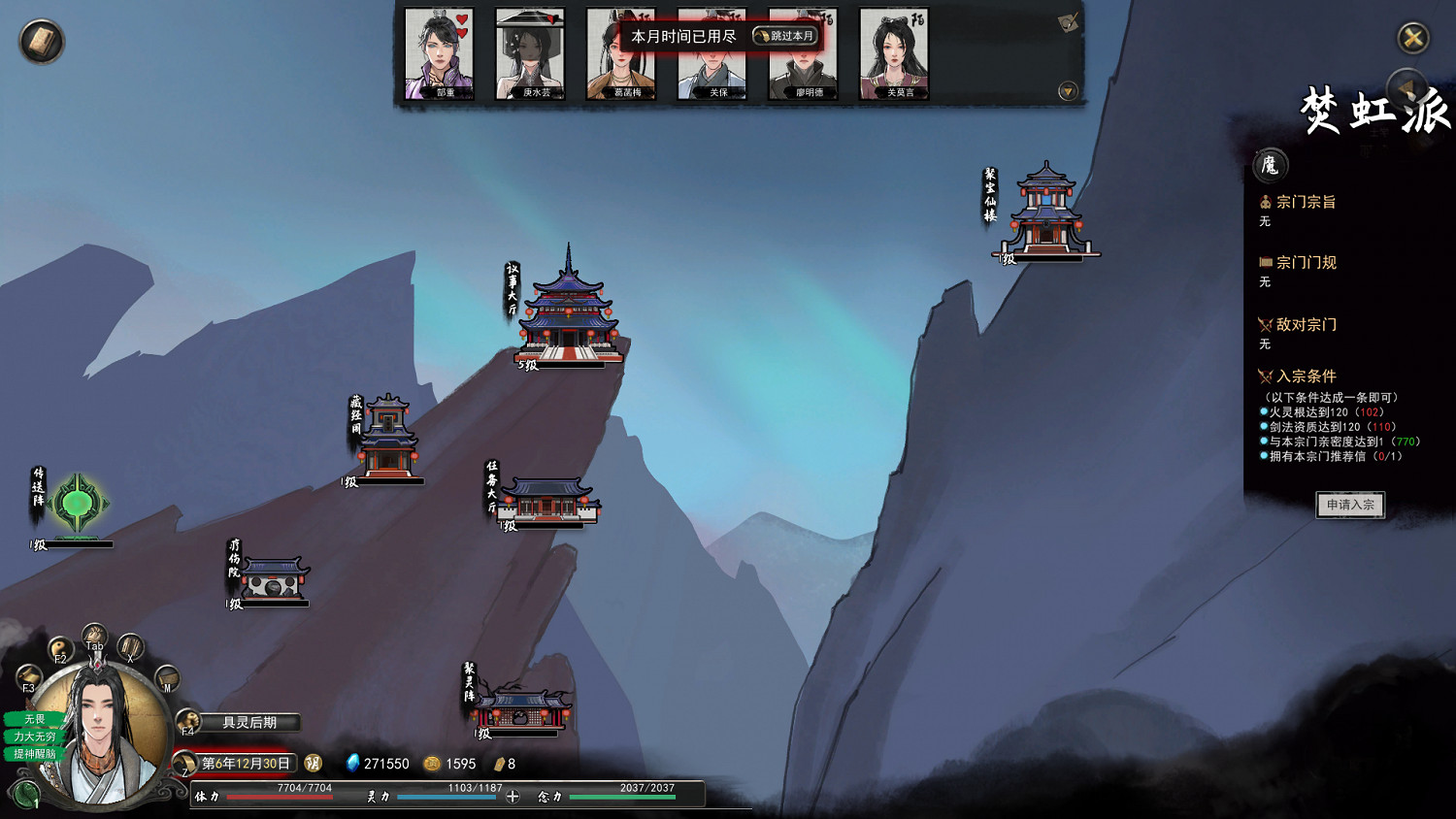
Task: Apply to join with 申请入宗 button
Action: point(1350,505)
